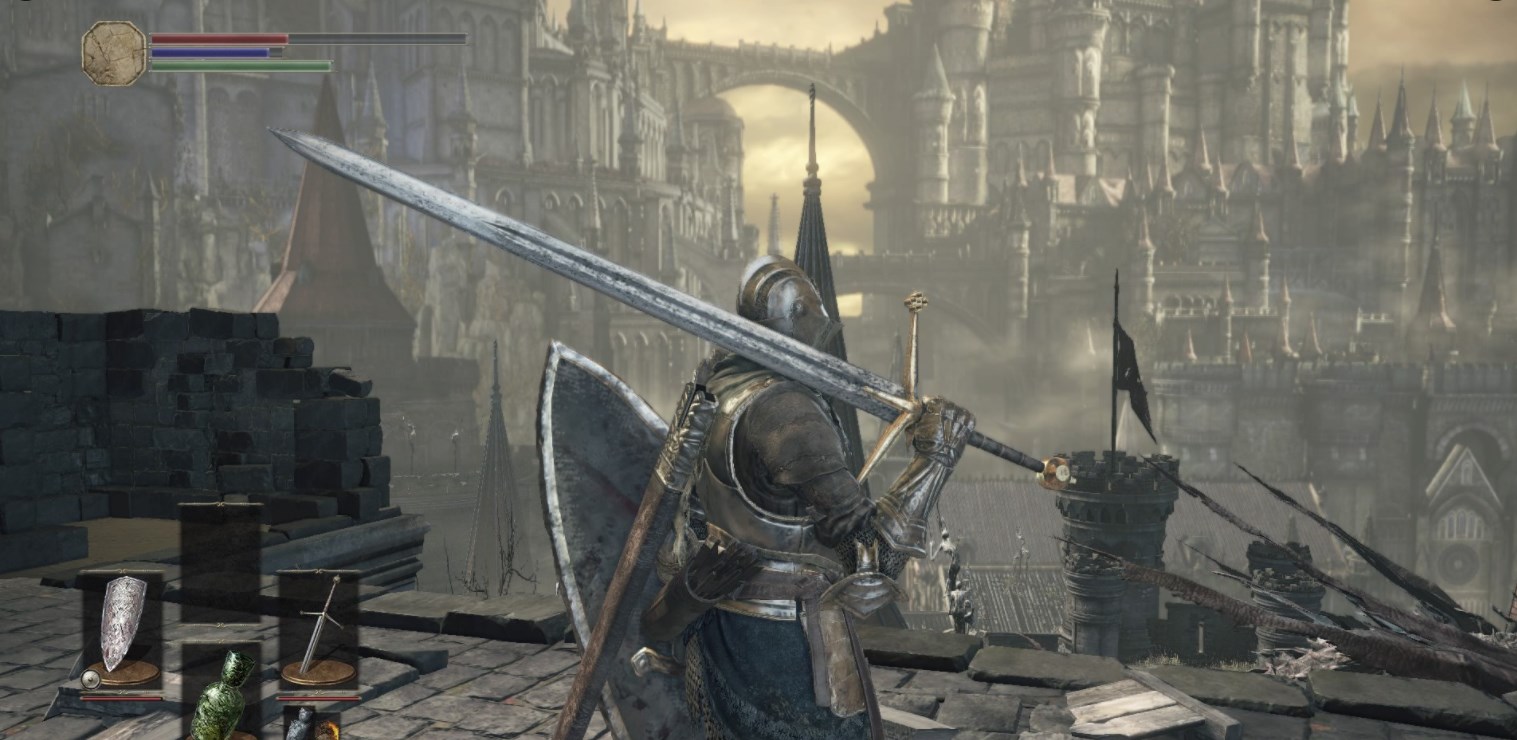Select the greatsword right-hand weapon slot
The image size is (1517, 740).
point(318,627)
